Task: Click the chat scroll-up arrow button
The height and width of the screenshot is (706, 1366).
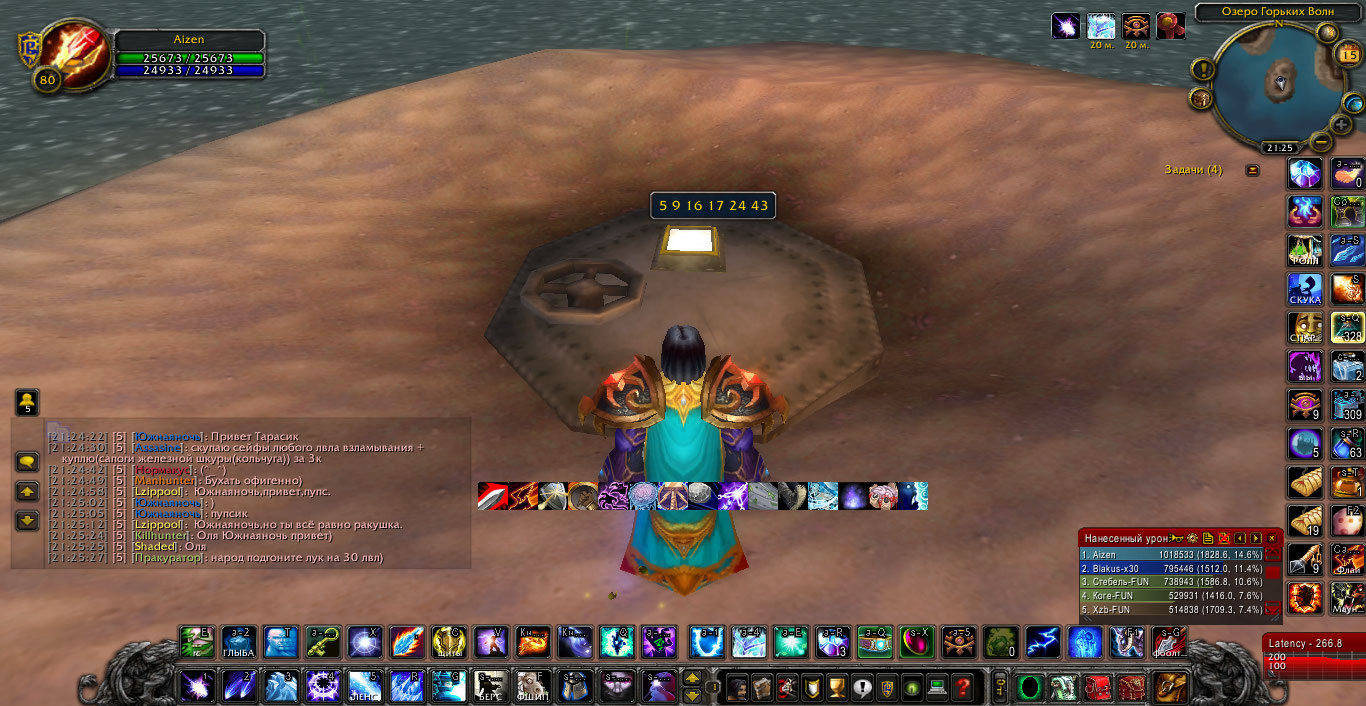Action: click(27, 491)
